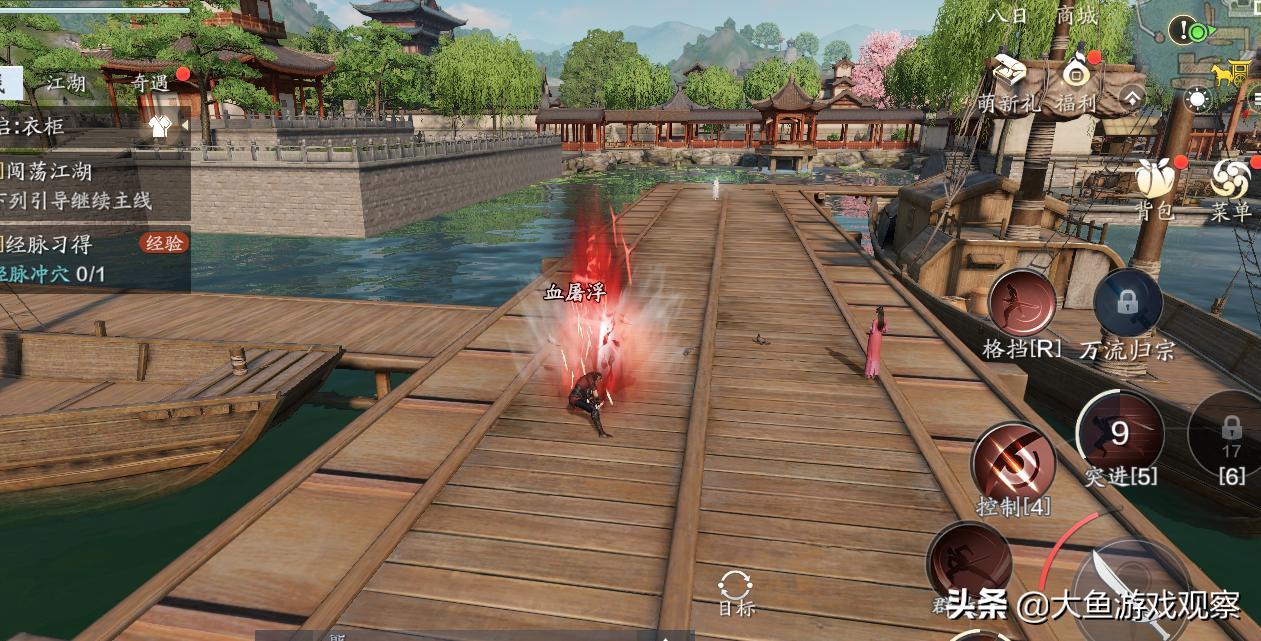Collapse the top icon row with the up-arrow
Viewport: 1261px width, 641px height.
click(x=1131, y=98)
